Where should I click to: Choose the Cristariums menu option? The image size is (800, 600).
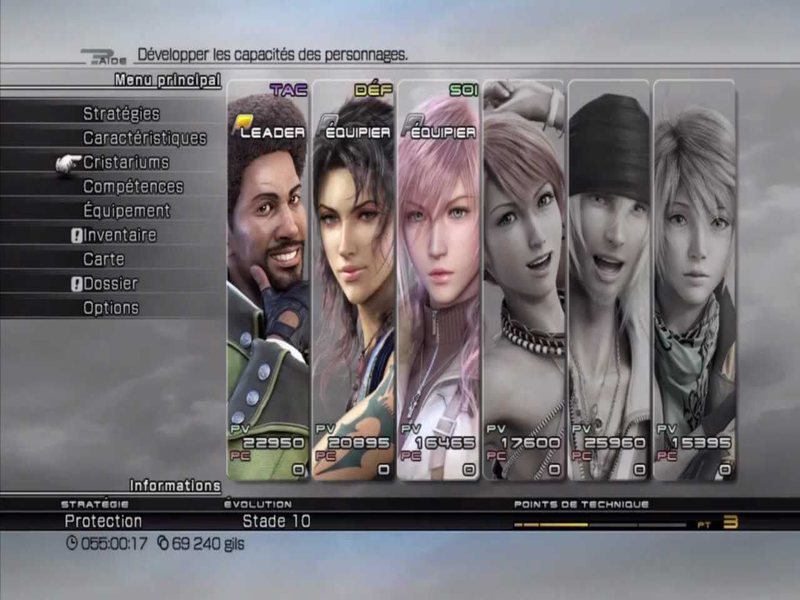click(126, 162)
